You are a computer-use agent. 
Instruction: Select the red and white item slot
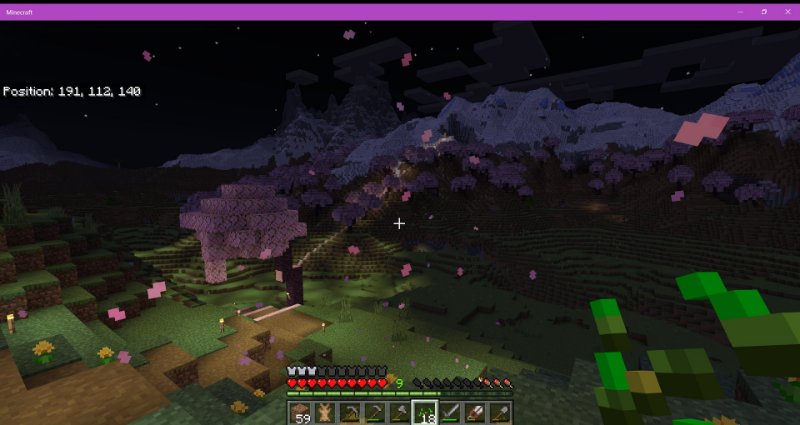475,412
